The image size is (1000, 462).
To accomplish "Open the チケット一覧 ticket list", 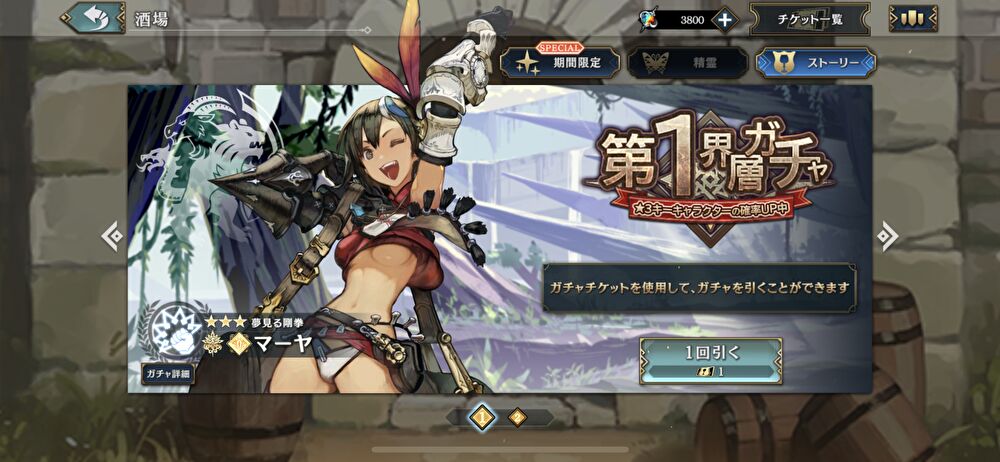I will (809, 18).
